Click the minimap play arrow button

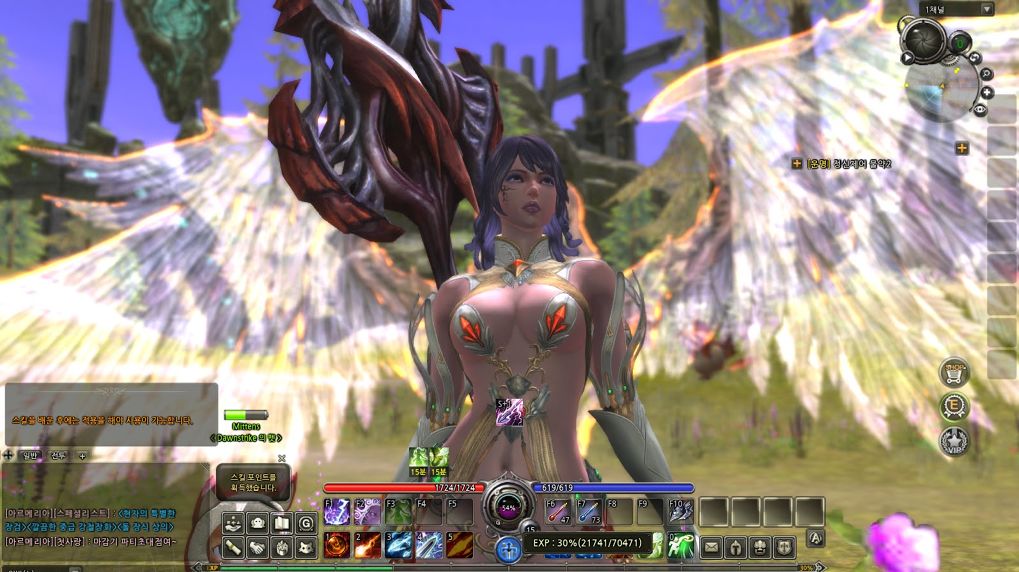pyautogui.click(x=908, y=58)
